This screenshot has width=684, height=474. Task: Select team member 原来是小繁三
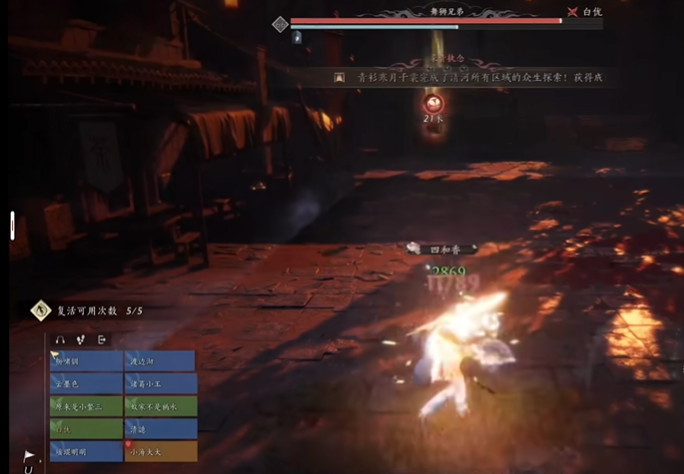tap(86, 407)
